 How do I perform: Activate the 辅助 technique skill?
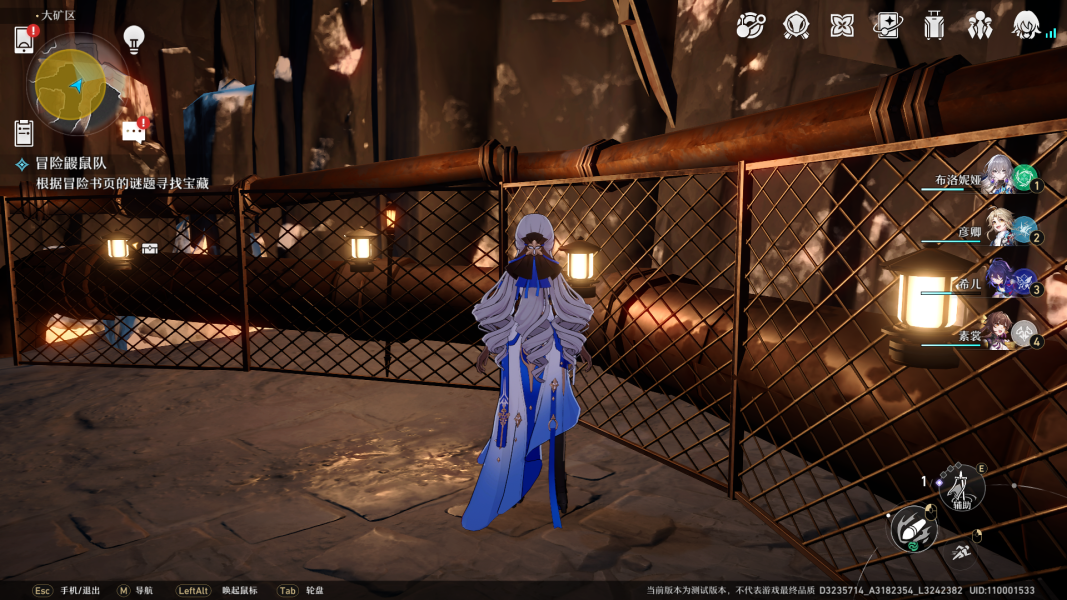click(x=961, y=489)
